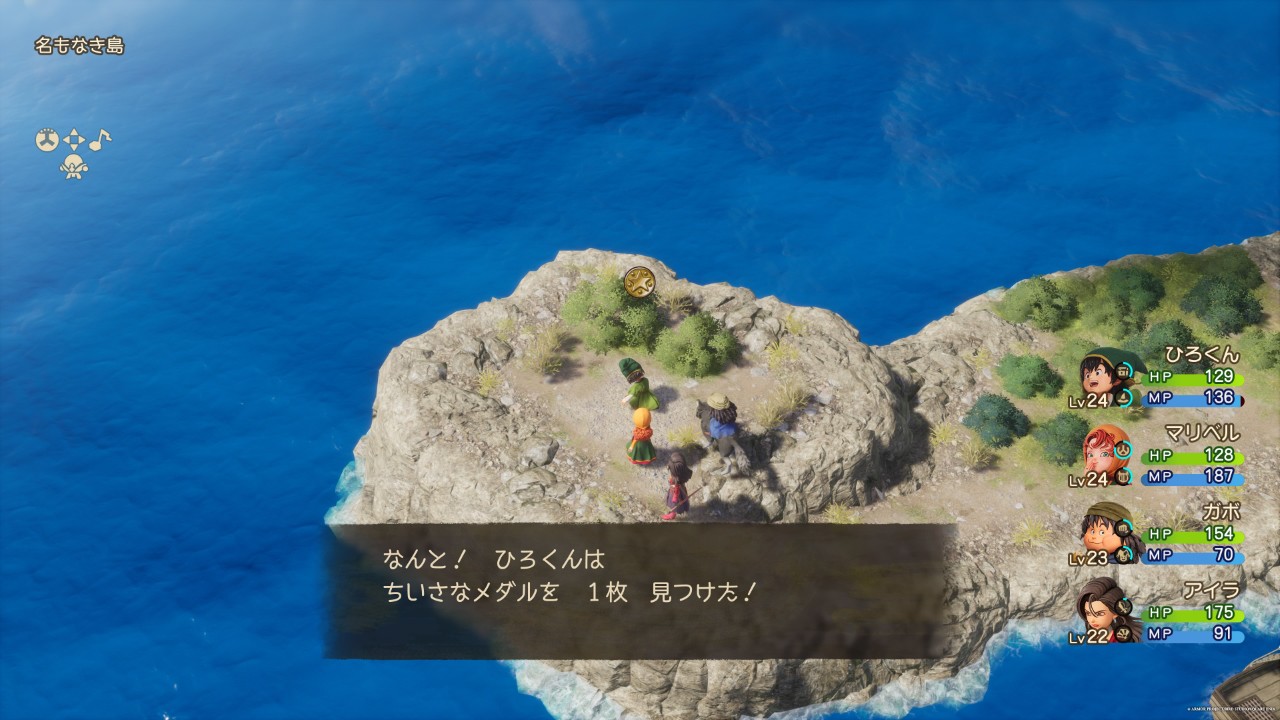
Task: Click the gold small medal marker icon
Action: point(638,282)
